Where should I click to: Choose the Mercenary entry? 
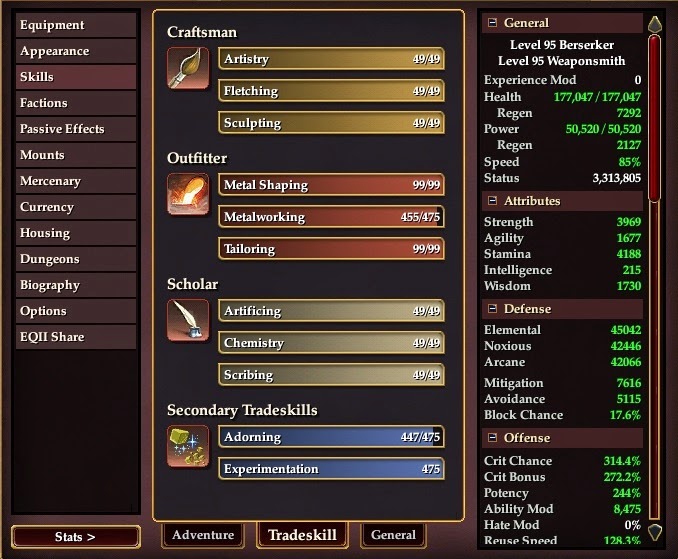[x=76, y=181]
